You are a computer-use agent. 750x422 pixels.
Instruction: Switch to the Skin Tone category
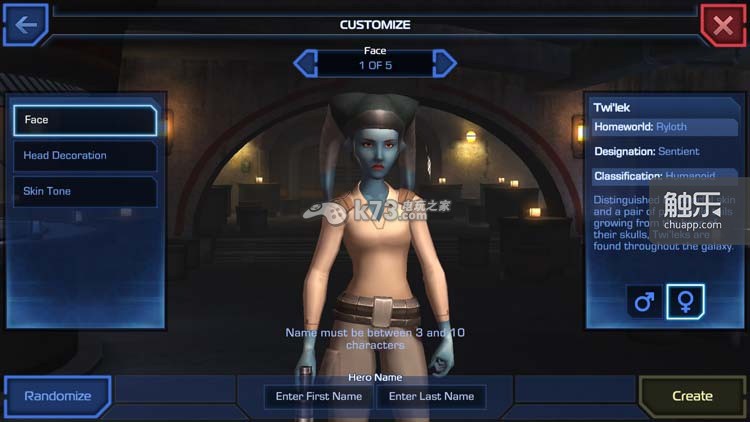(x=85, y=191)
